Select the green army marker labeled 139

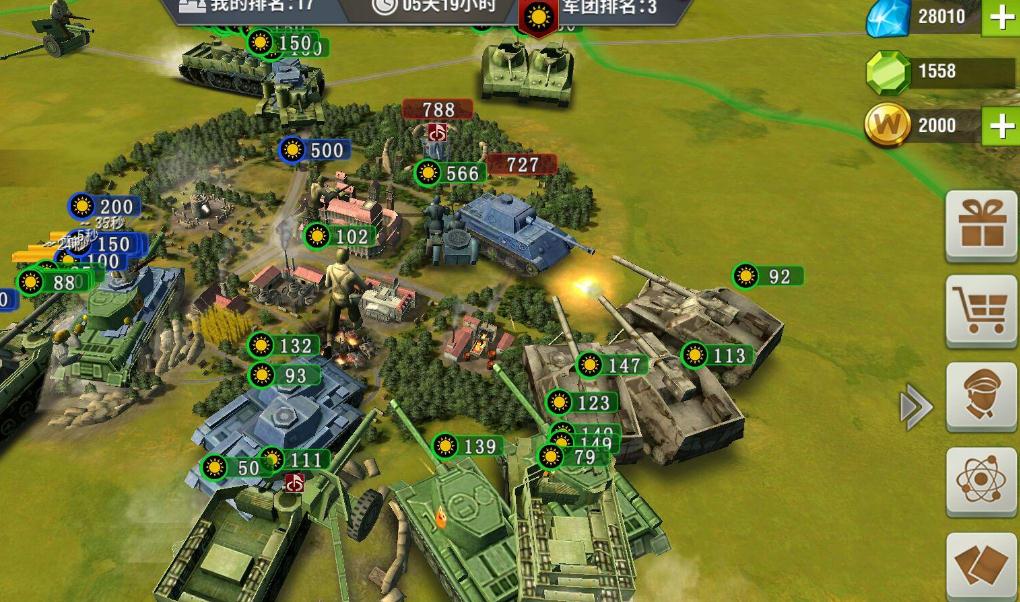[x=467, y=446]
